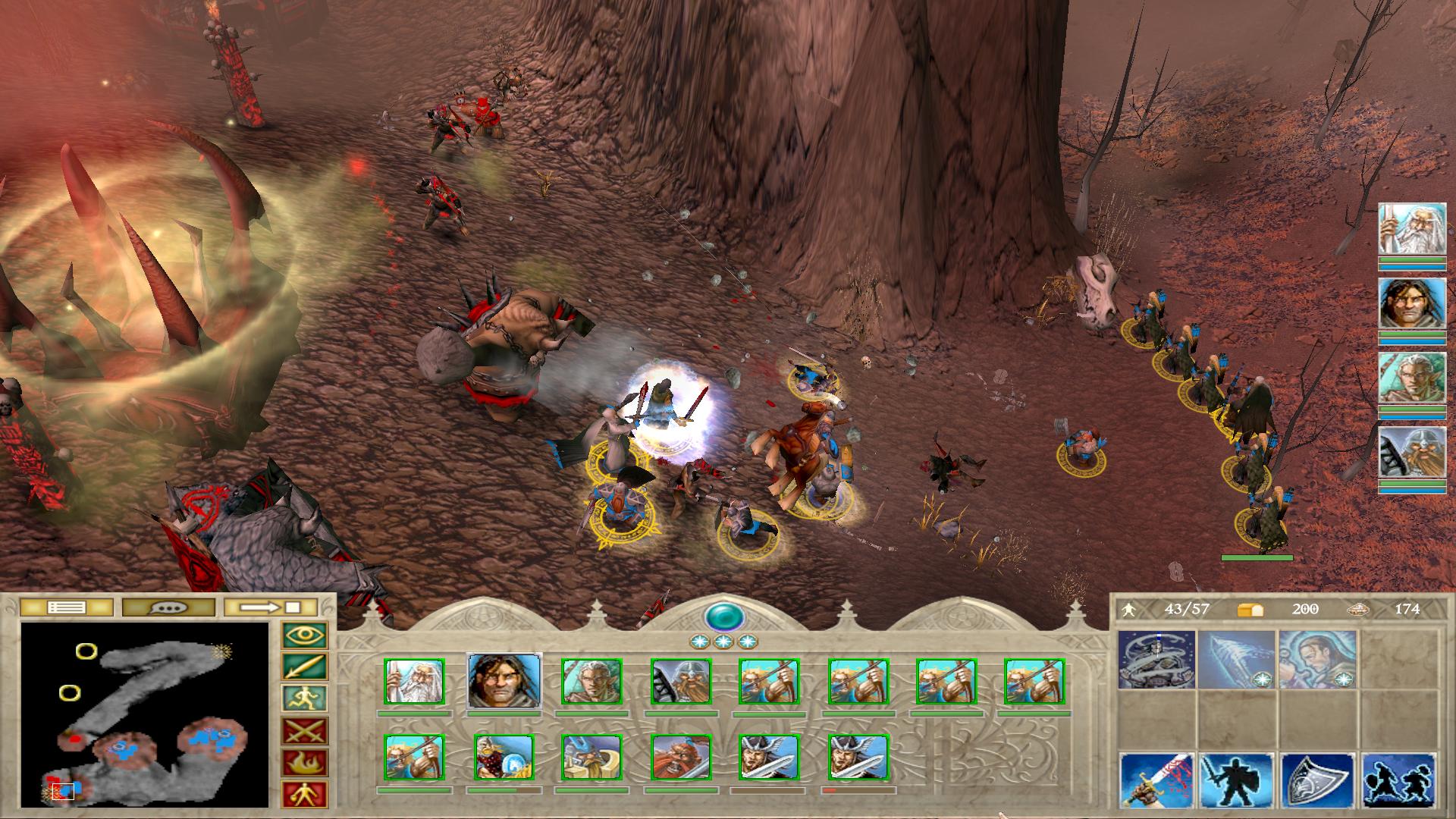Select the red-bearded dwarf unit portrait
The height and width of the screenshot is (819, 1456).
pos(681,757)
